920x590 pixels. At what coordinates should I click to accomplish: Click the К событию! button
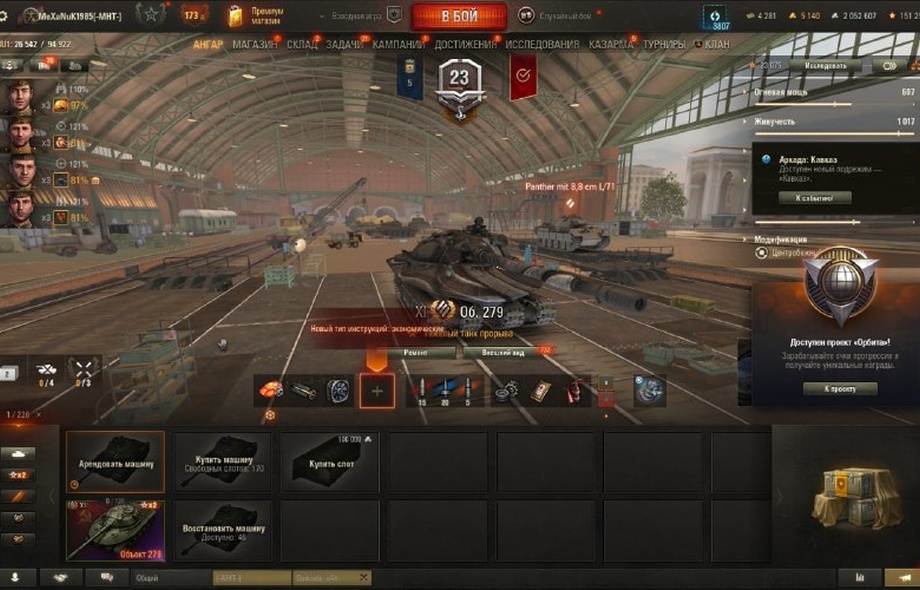tap(822, 198)
